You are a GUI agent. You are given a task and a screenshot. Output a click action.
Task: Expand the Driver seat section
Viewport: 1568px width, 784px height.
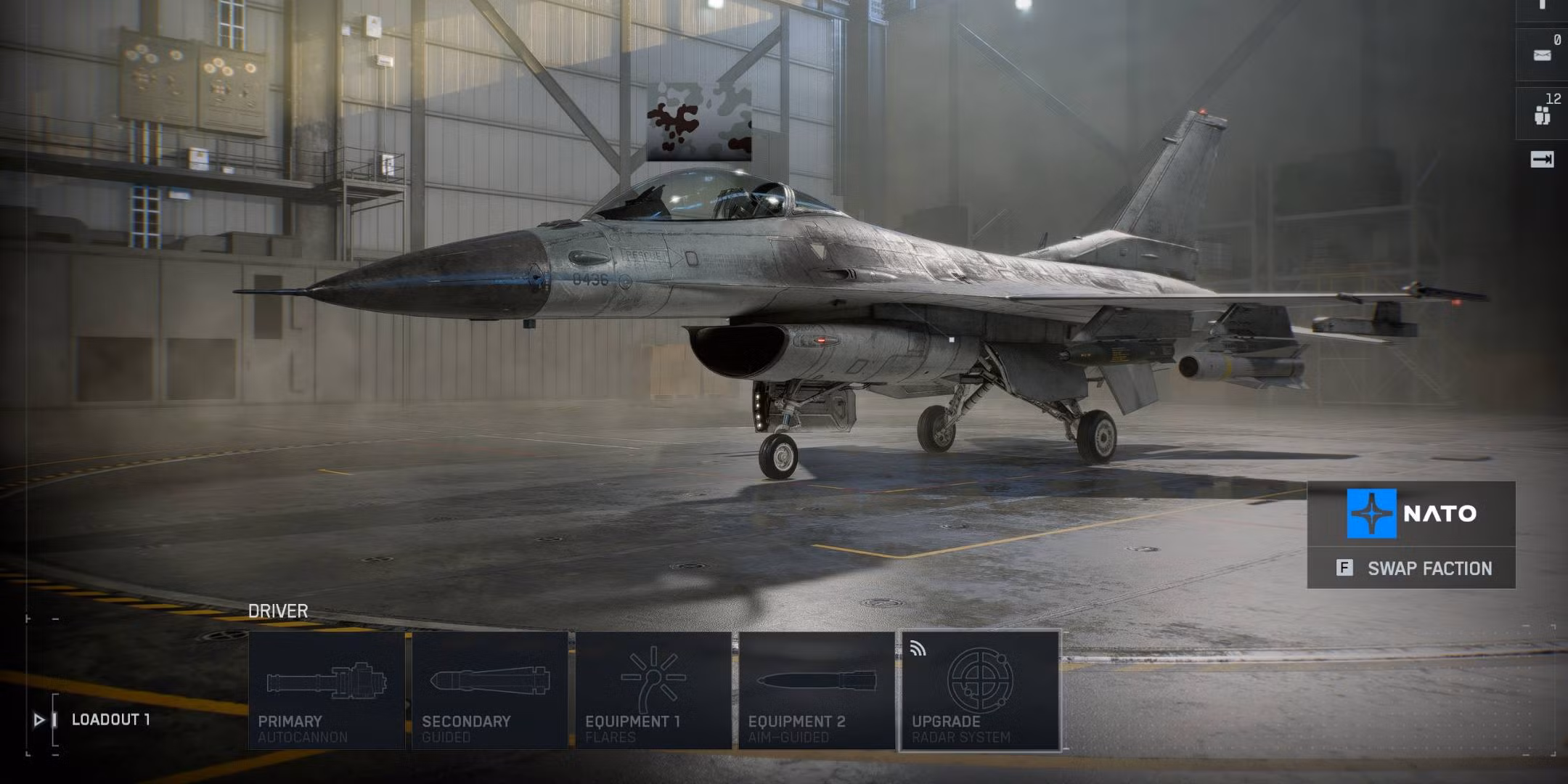[278, 611]
